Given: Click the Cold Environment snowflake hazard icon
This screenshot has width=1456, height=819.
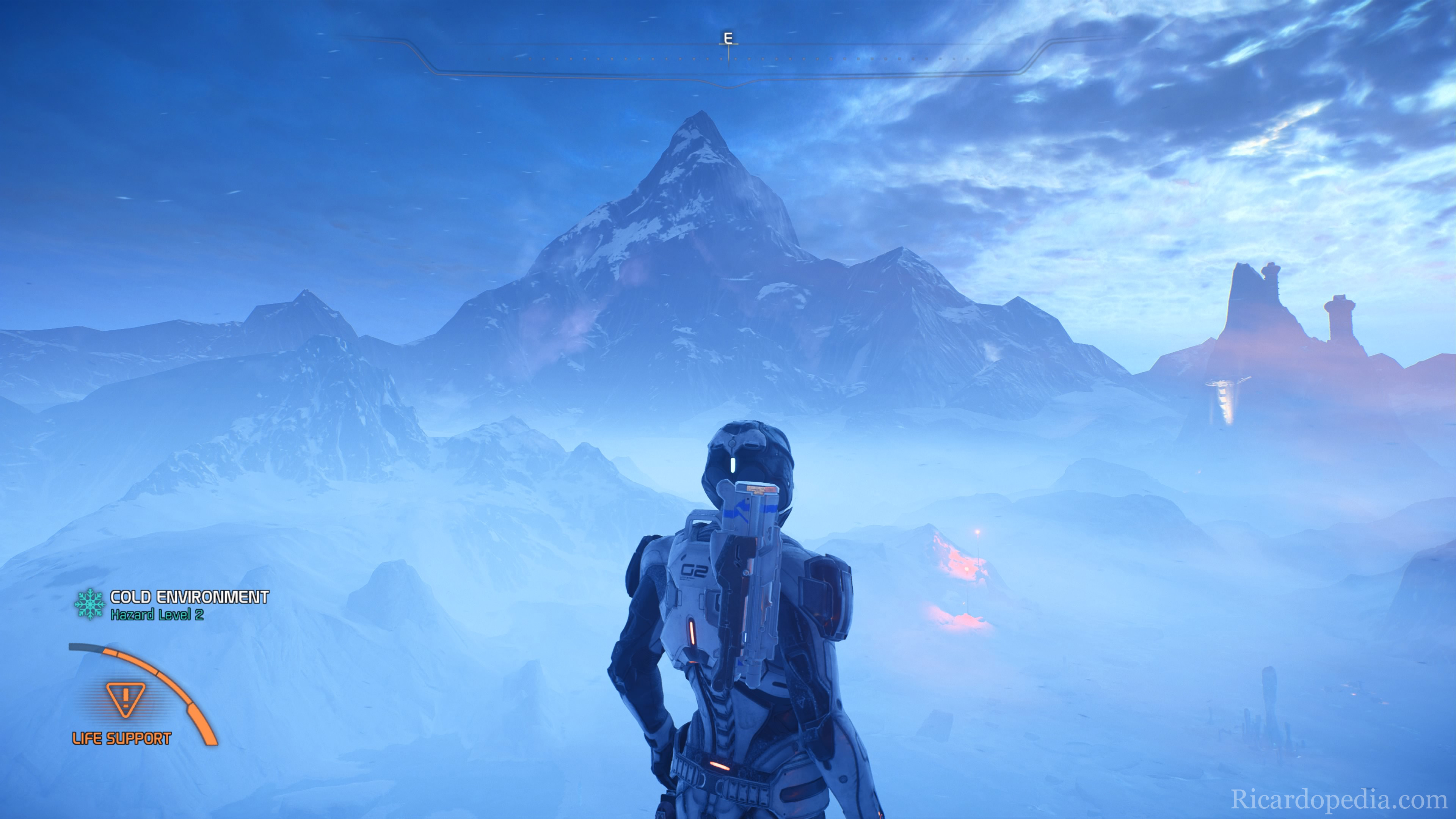Looking at the screenshot, I should point(90,604).
